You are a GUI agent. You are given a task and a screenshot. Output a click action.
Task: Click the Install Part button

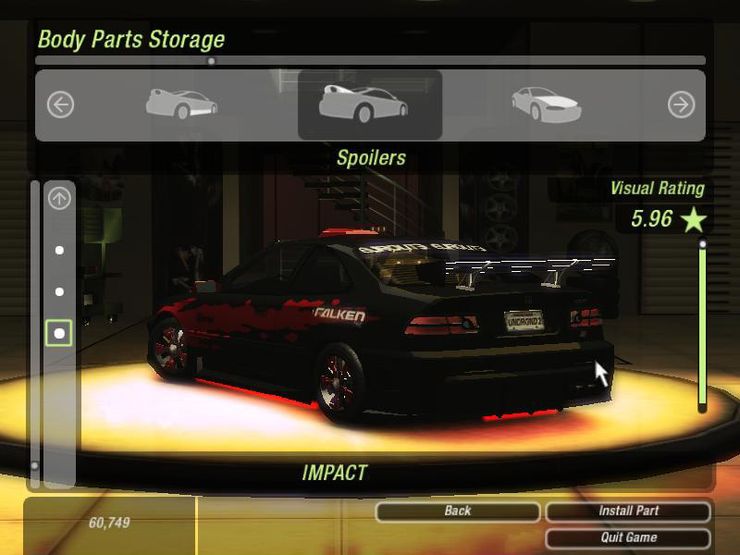pyautogui.click(x=628, y=511)
